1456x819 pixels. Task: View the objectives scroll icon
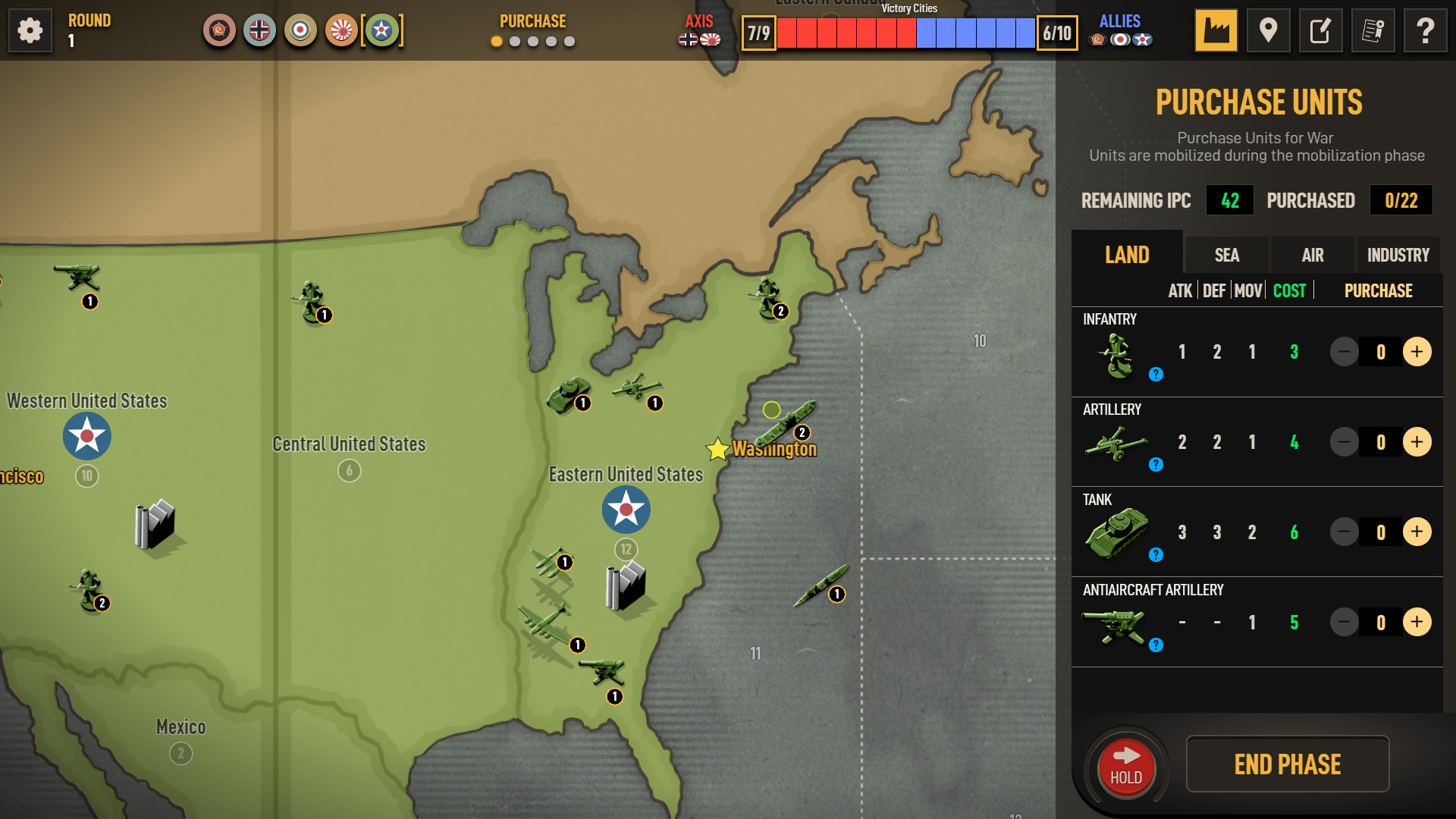pyautogui.click(x=1373, y=30)
